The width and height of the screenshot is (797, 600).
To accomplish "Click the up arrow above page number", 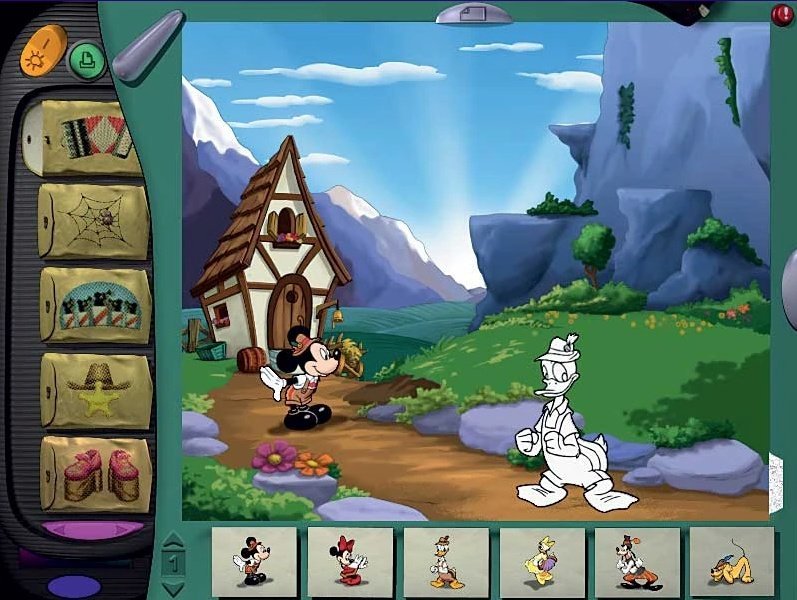I will [x=172, y=541].
